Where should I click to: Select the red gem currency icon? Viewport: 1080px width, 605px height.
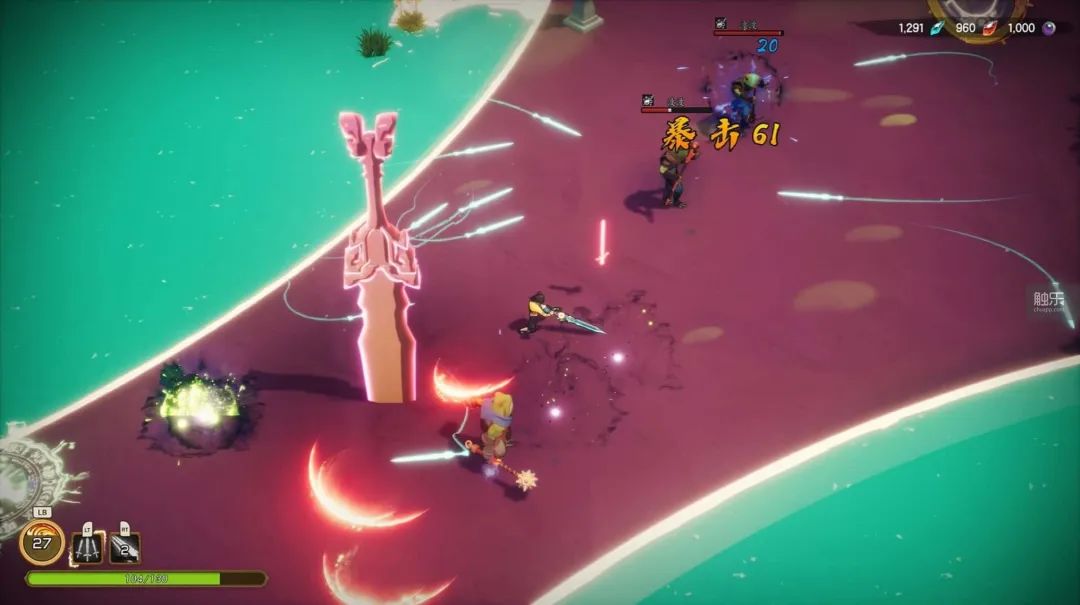988,28
